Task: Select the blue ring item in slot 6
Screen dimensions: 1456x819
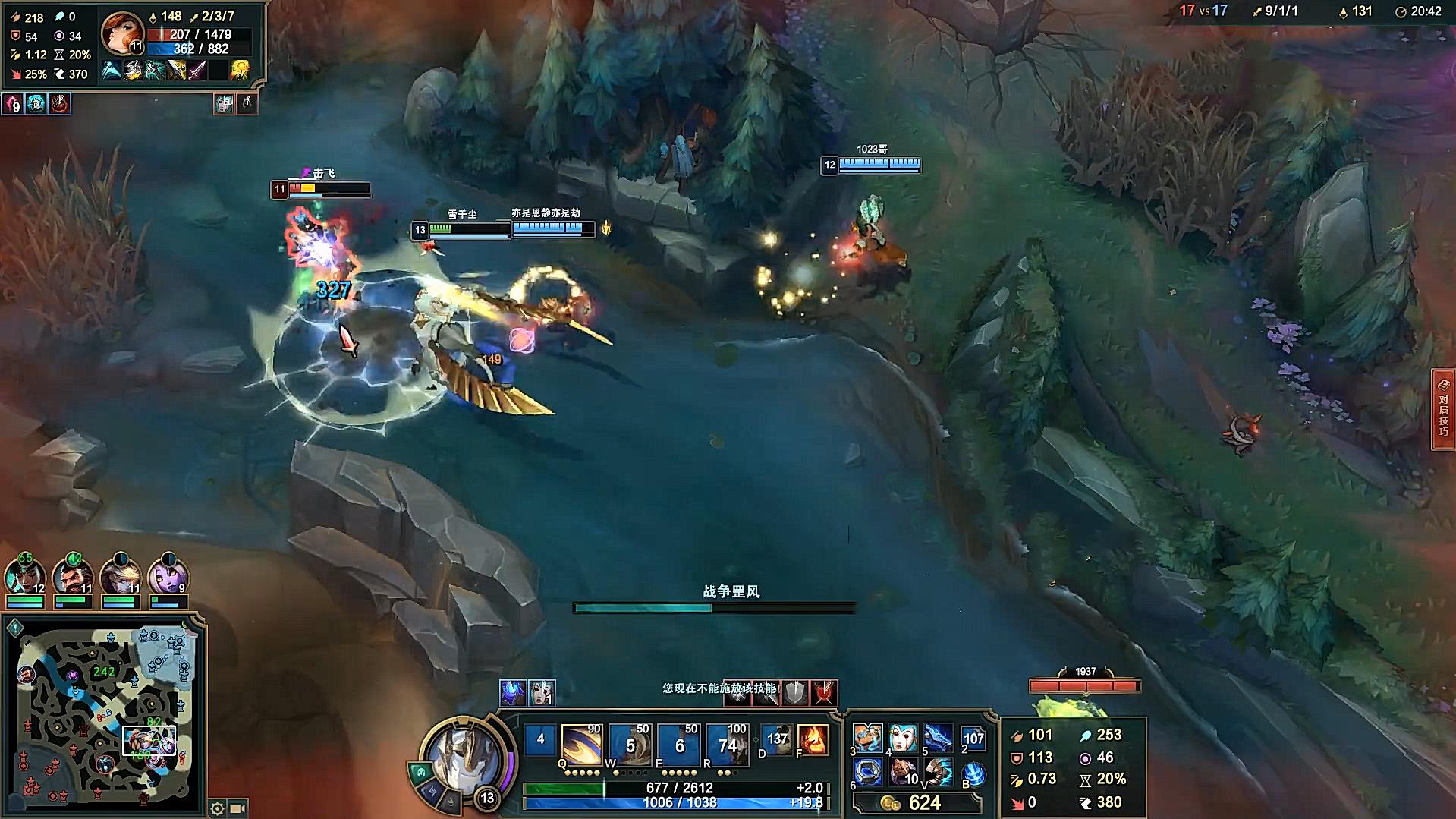Action: (x=867, y=773)
